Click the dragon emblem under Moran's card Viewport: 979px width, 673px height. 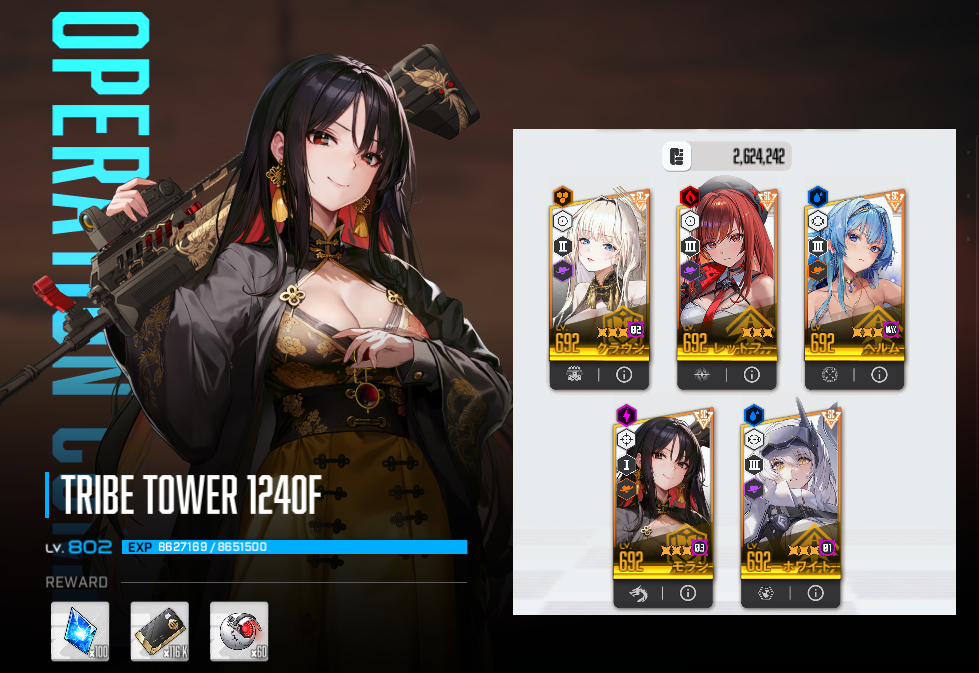(638, 593)
